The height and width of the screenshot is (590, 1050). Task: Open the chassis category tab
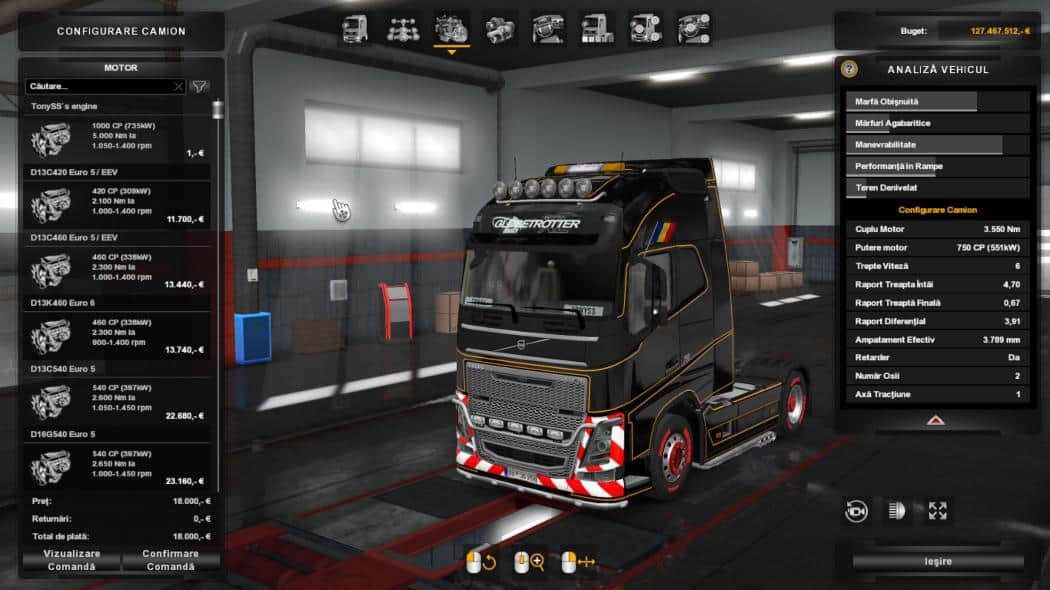[403, 28]
